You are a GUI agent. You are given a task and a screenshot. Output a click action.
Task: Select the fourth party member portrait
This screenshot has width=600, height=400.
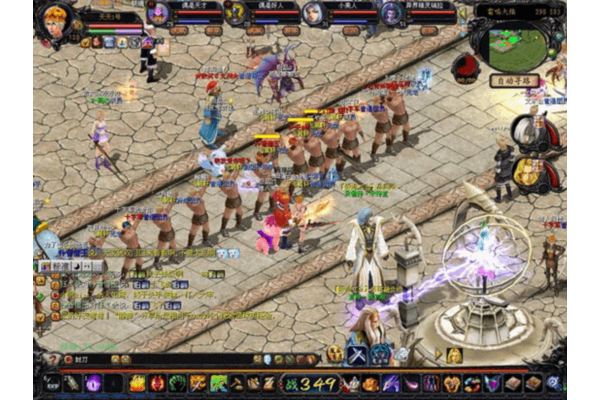coord(391,13)
